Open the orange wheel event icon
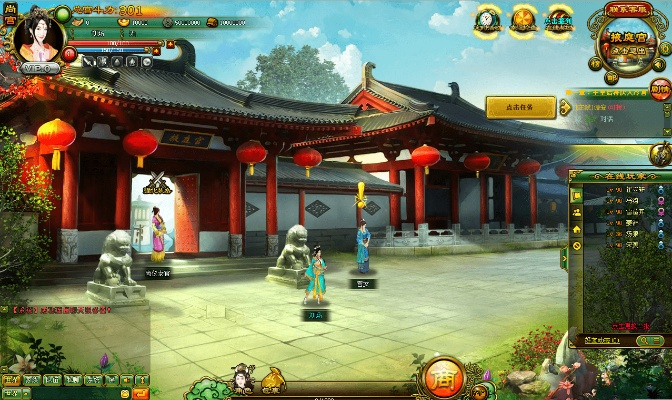 [523, 19]
